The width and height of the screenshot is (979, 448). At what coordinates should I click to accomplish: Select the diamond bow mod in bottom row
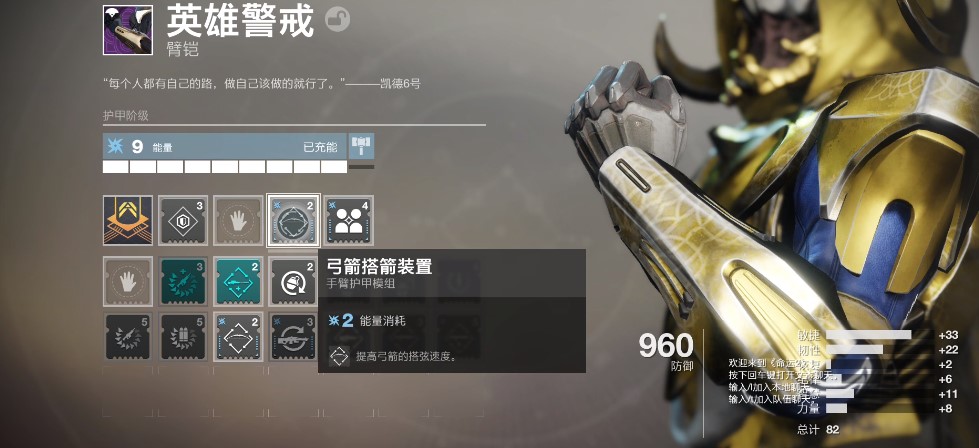[239, 337]
